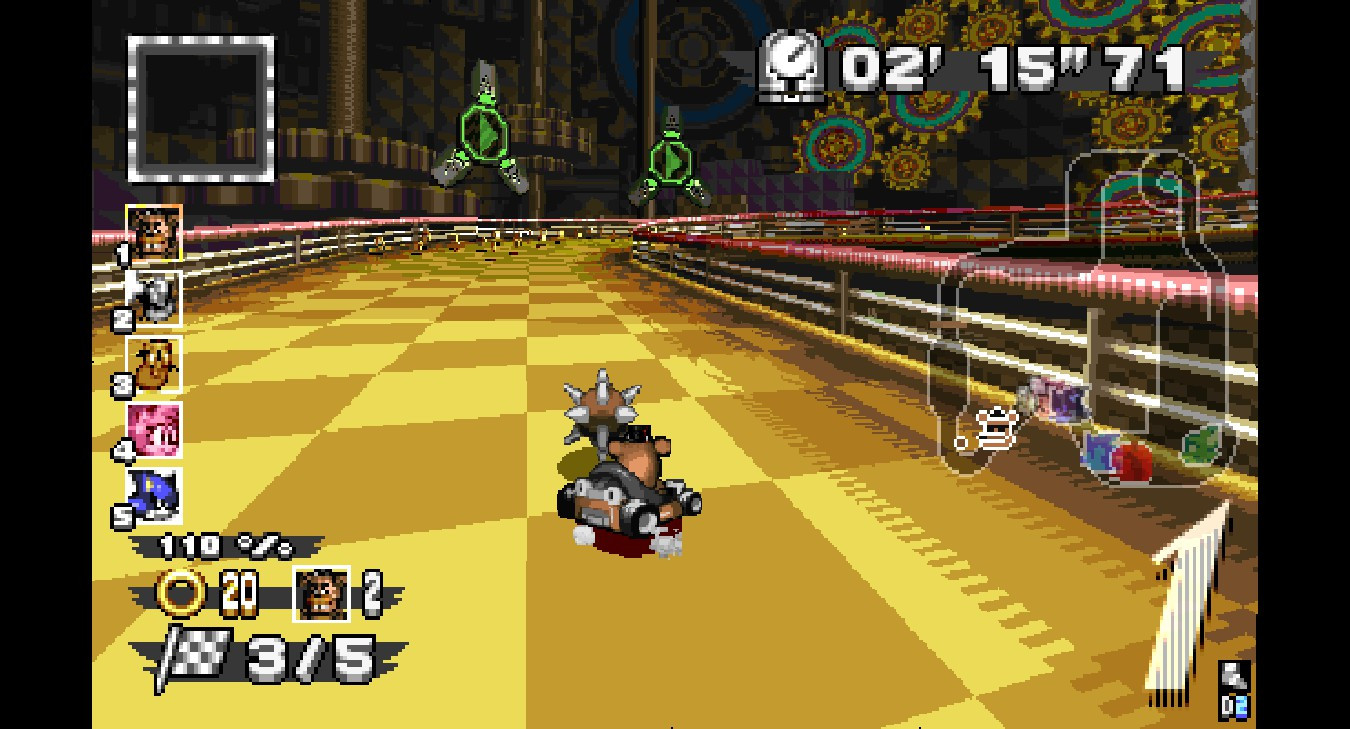The height and width of the screenshot is (729, 1350).
Task: Click the red racer dot on the minimap
Action: pos(1130,462)
